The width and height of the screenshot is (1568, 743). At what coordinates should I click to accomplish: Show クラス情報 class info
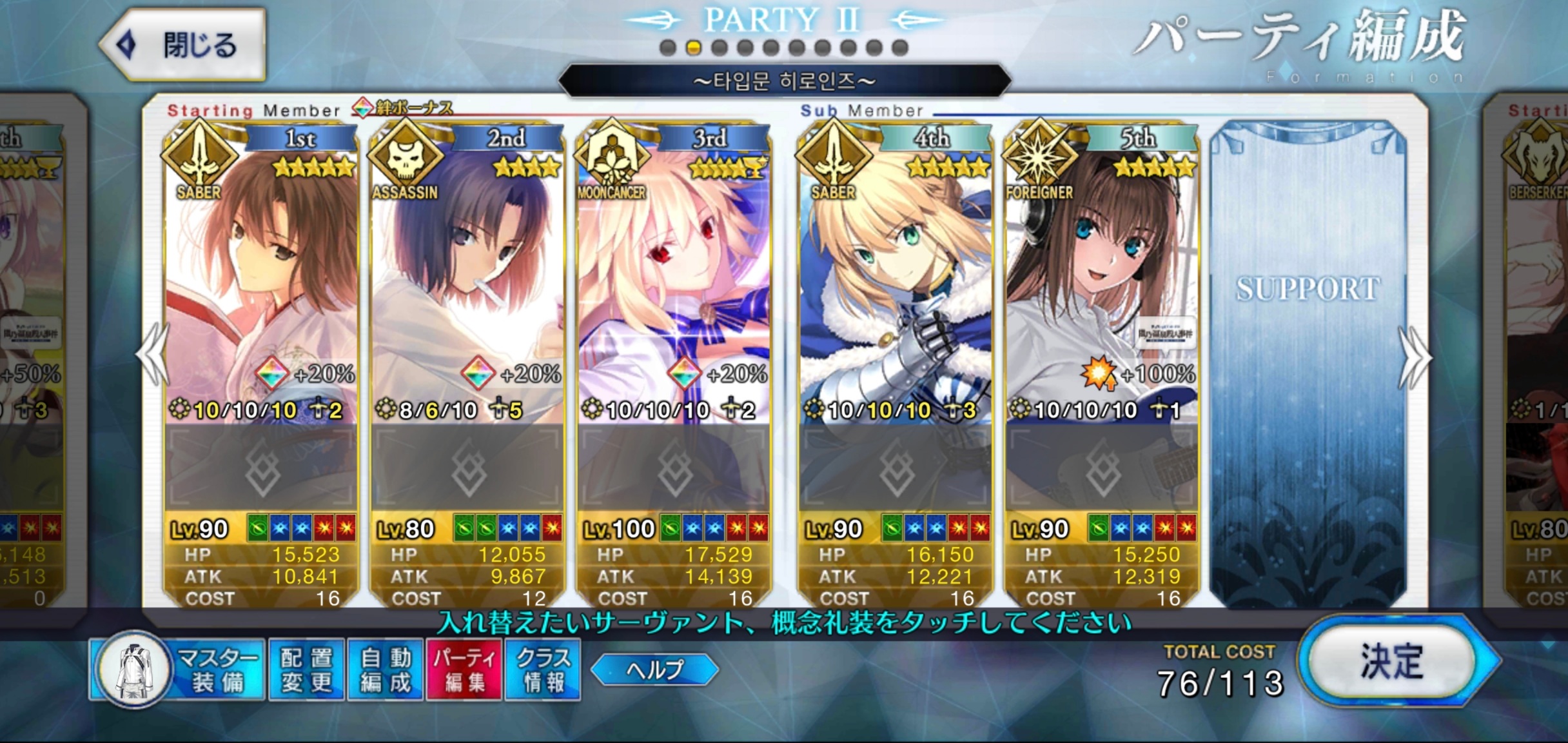click(543, 670)
